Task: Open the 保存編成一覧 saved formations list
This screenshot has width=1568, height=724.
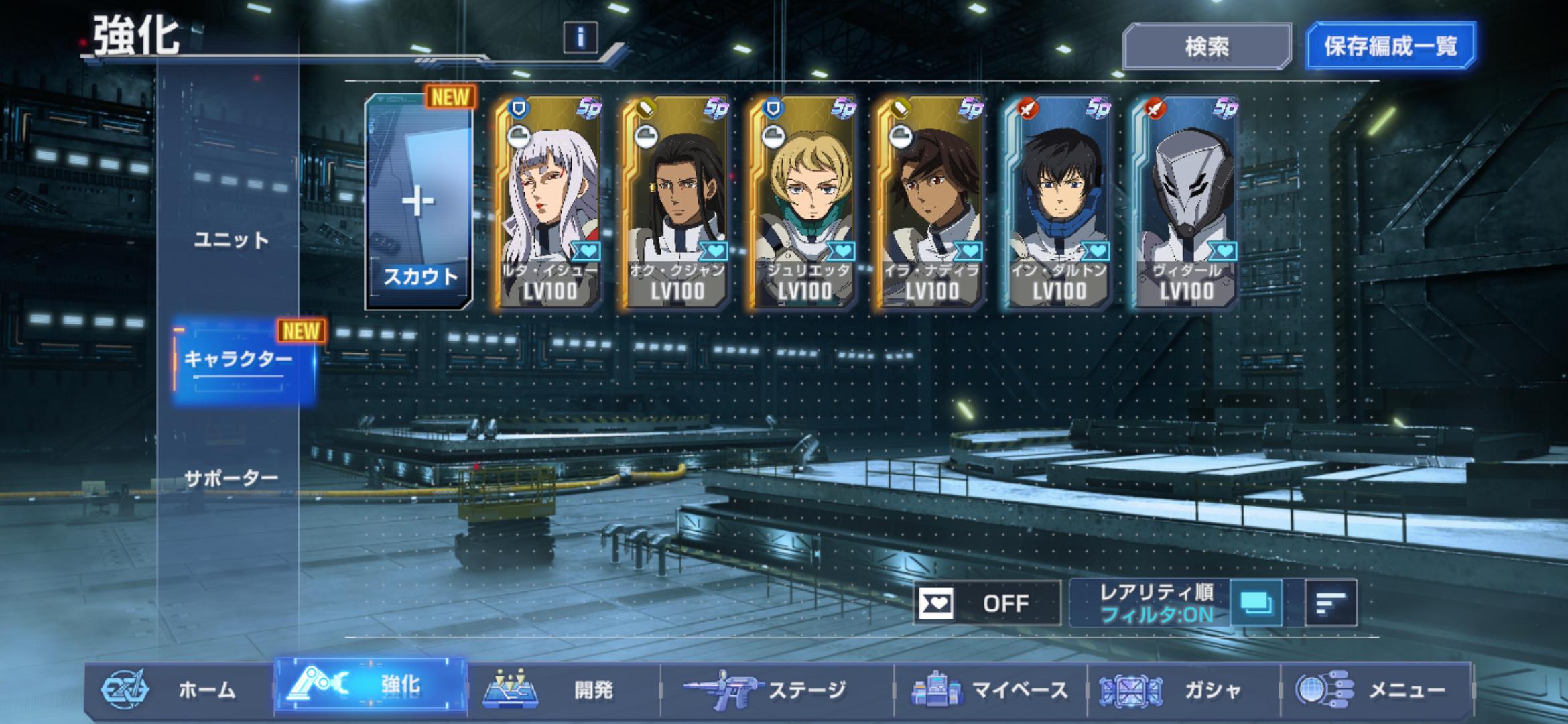Action: click(1390, 46)
